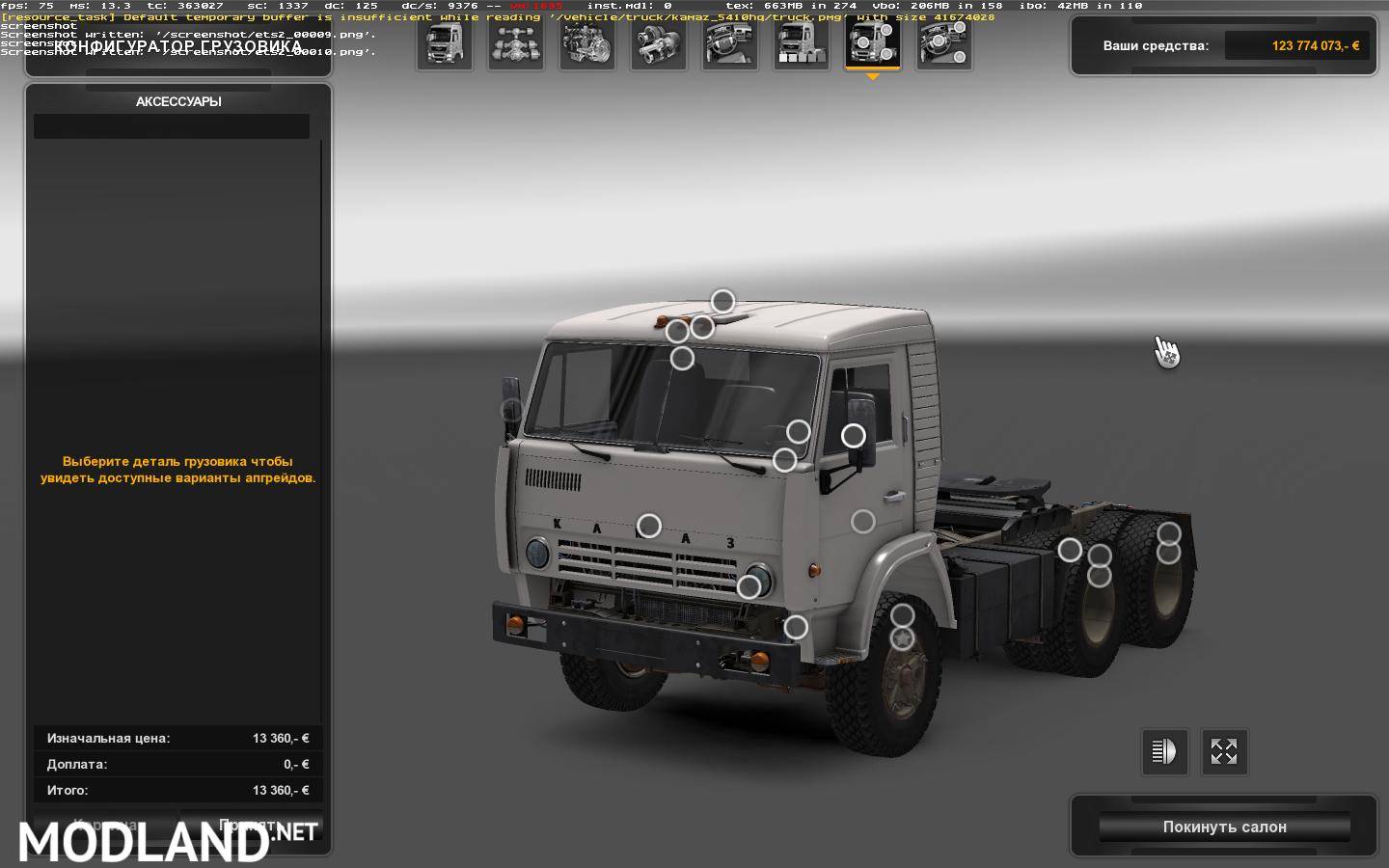Click the highlighted accessories icon
Image resolution: width=1389 pixels, height=868 pixels.
click(873, 43)
